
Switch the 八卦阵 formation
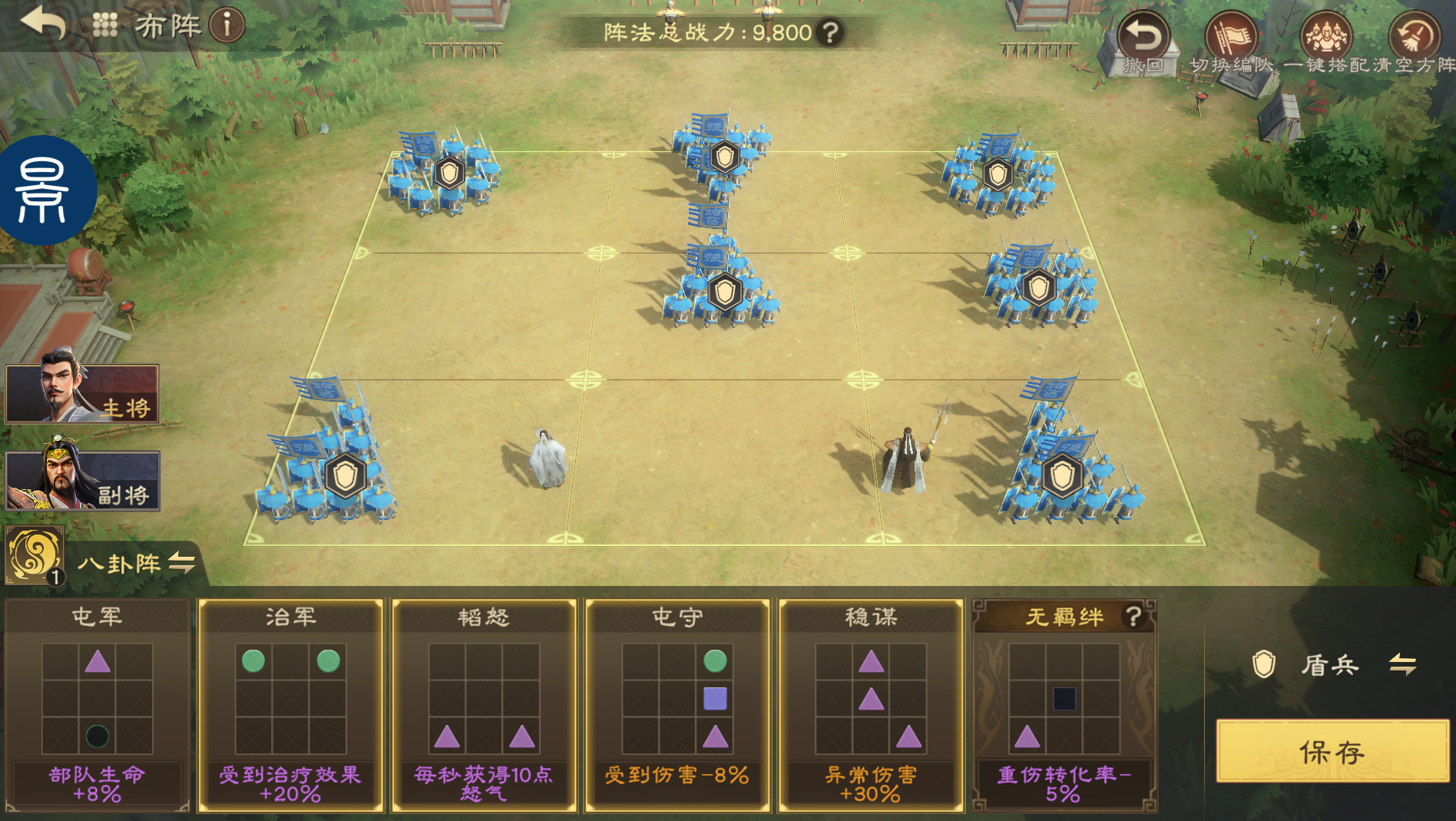(x=182, y=563)
